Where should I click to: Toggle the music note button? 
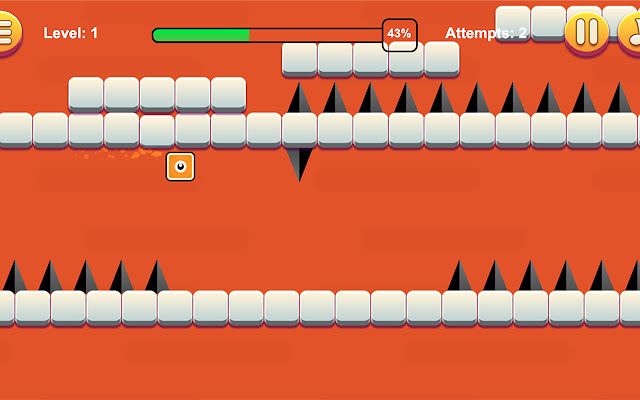tap(632, 32)
